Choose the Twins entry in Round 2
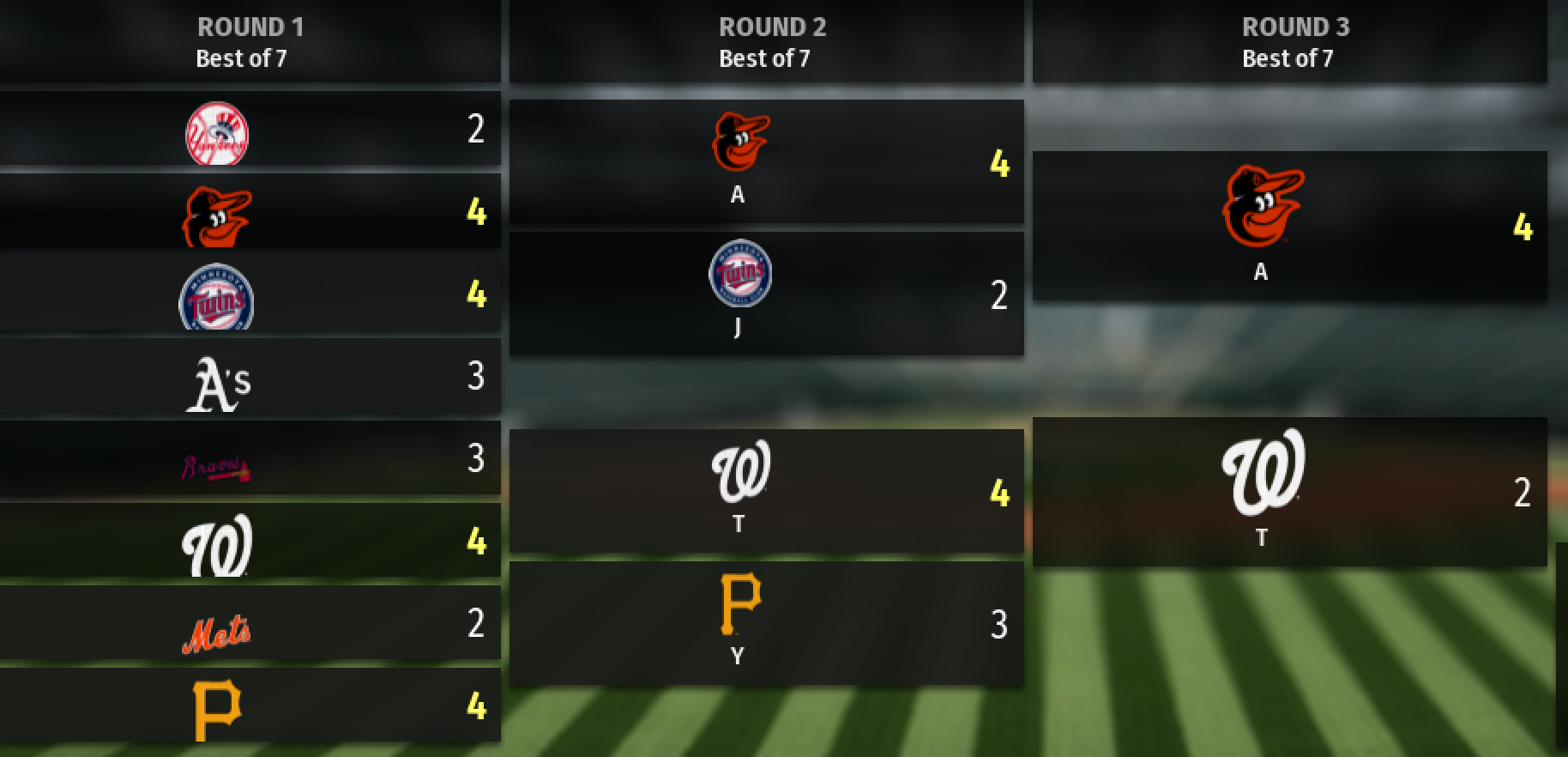 coord(765,294)
